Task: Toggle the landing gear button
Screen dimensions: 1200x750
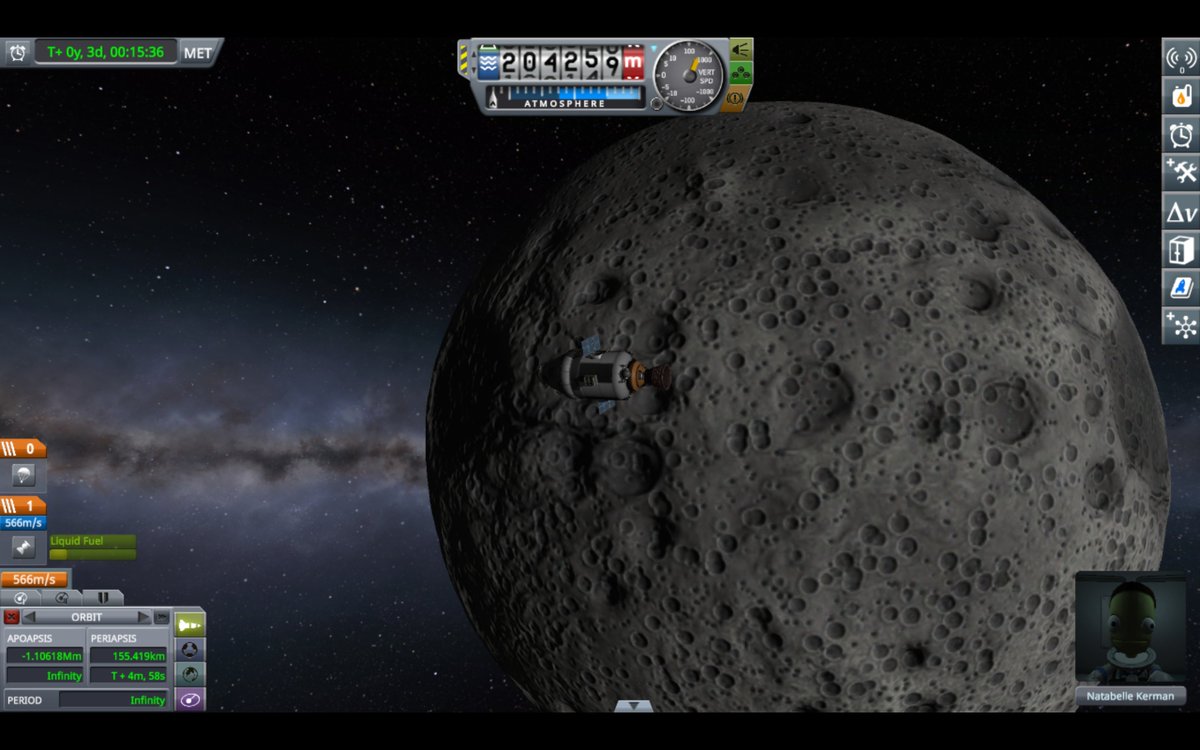Action: tap(741, 73)
